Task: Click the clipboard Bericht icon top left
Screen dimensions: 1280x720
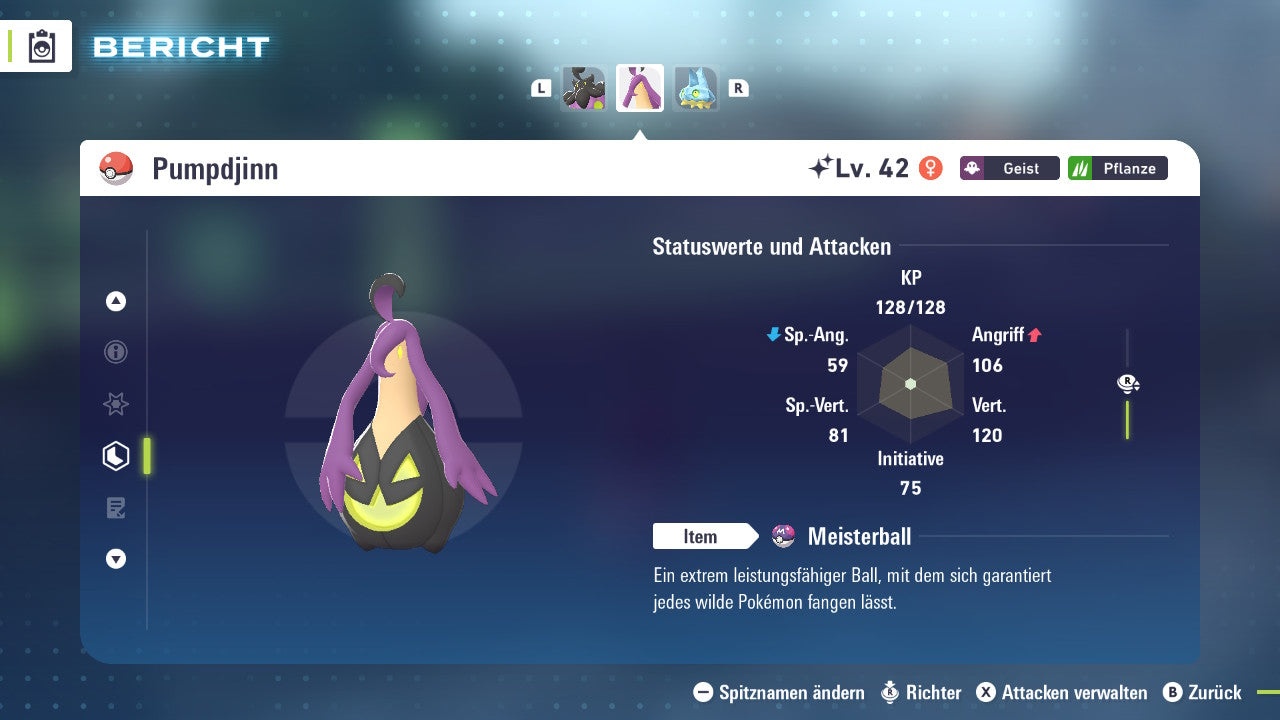Action: pos(40,46)
